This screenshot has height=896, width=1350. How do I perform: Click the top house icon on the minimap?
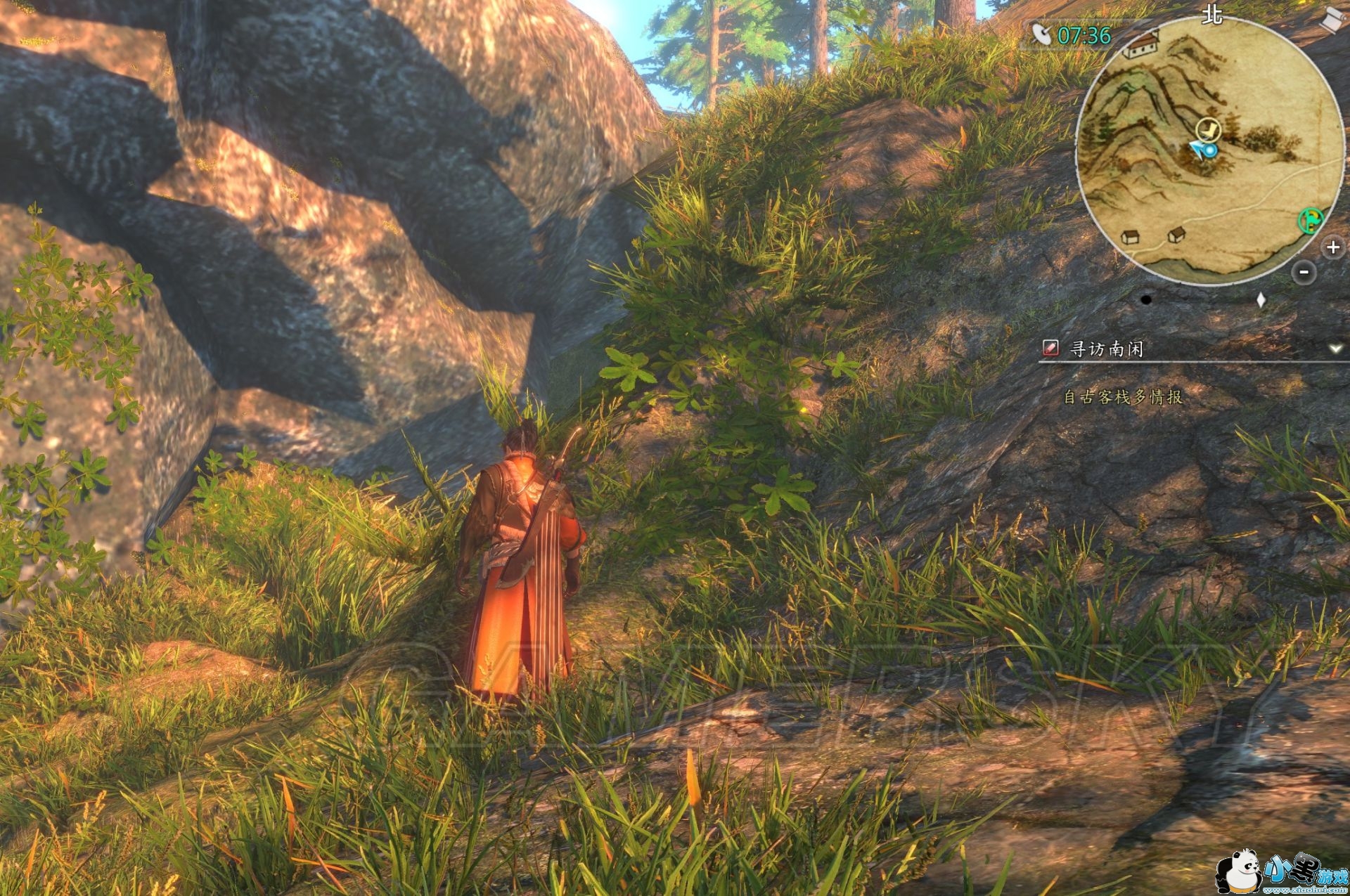coord(1141,45)
